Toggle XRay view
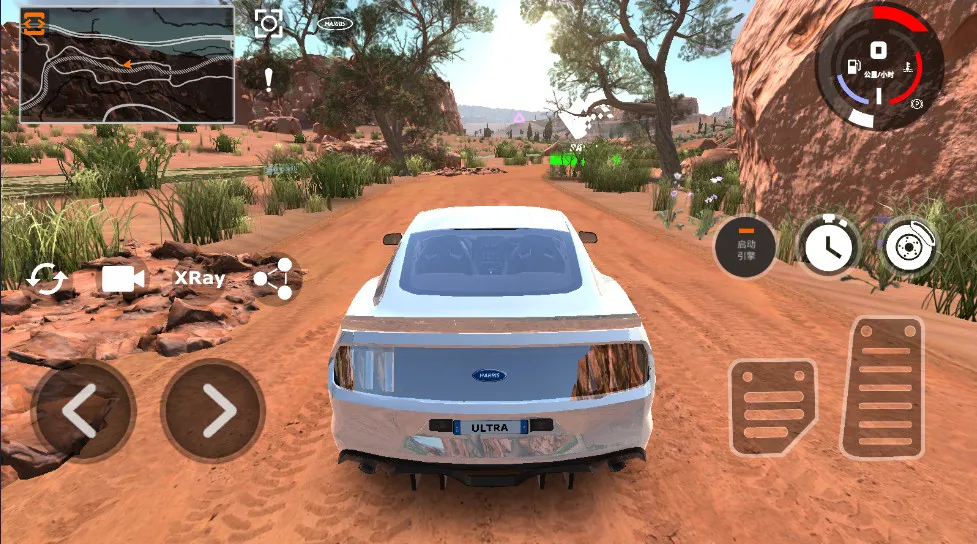Image resolution: width=977 pixels, height=544 pixels. (x=200, y=278)
